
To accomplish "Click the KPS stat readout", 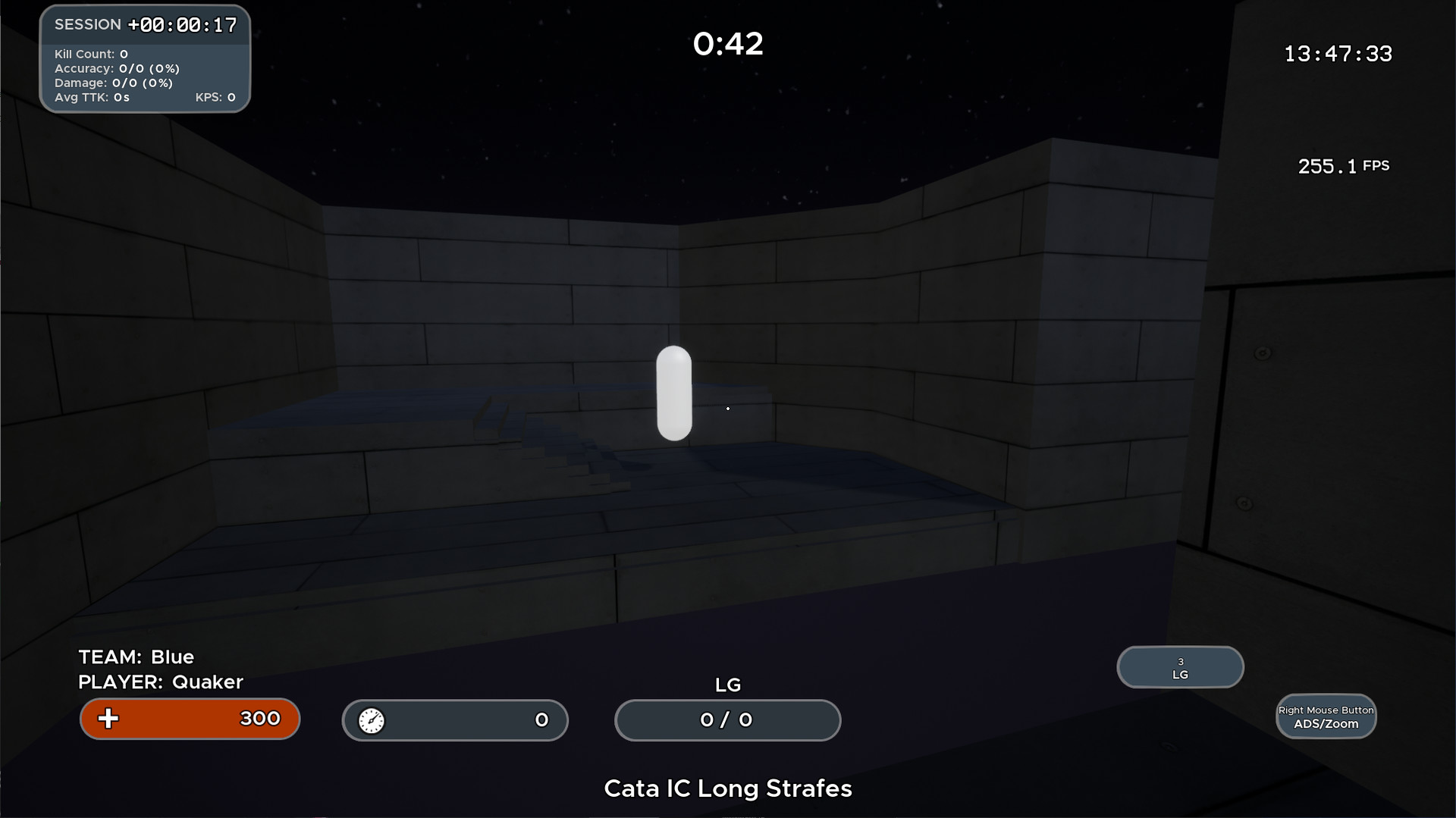I will pyautogui.click(x=216, y=97).
